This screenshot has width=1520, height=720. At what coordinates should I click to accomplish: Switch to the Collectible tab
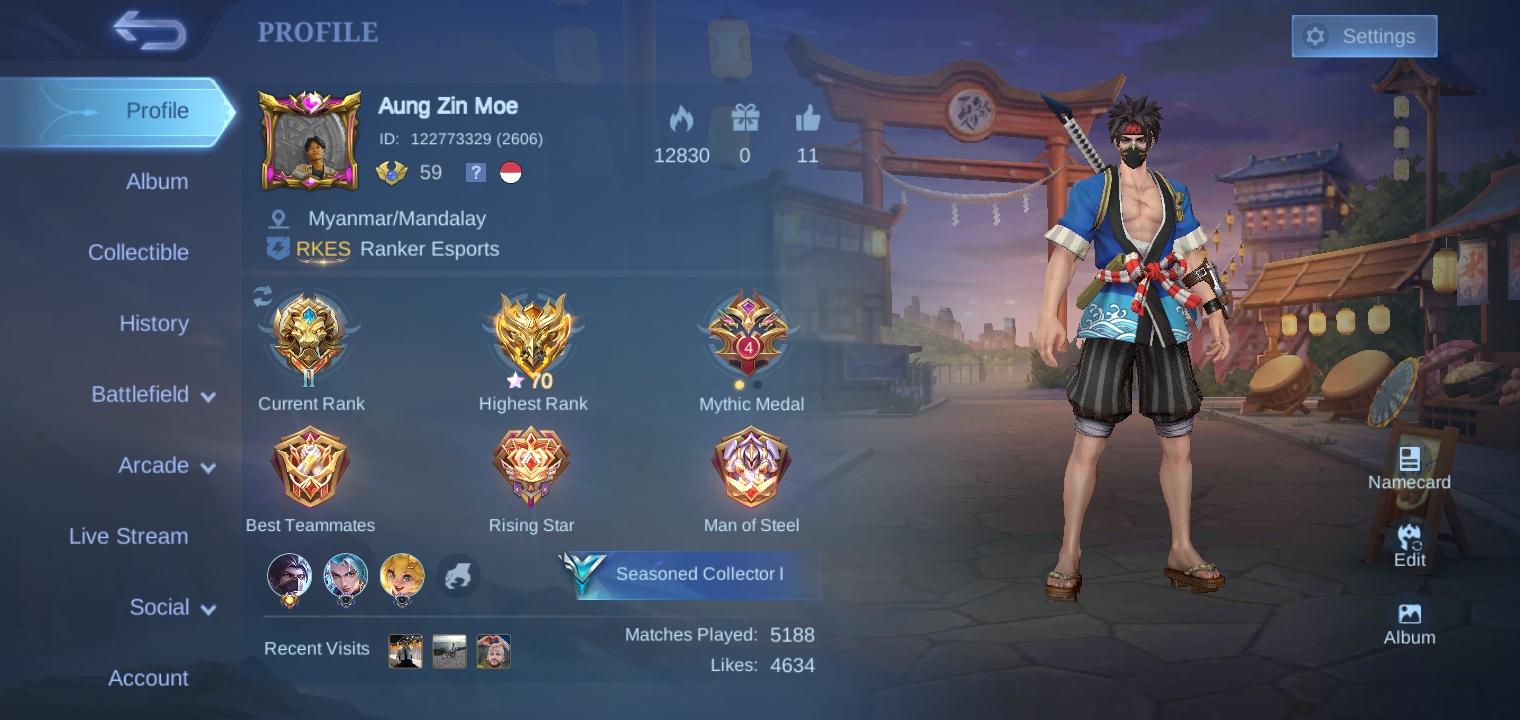coord(139,252)
